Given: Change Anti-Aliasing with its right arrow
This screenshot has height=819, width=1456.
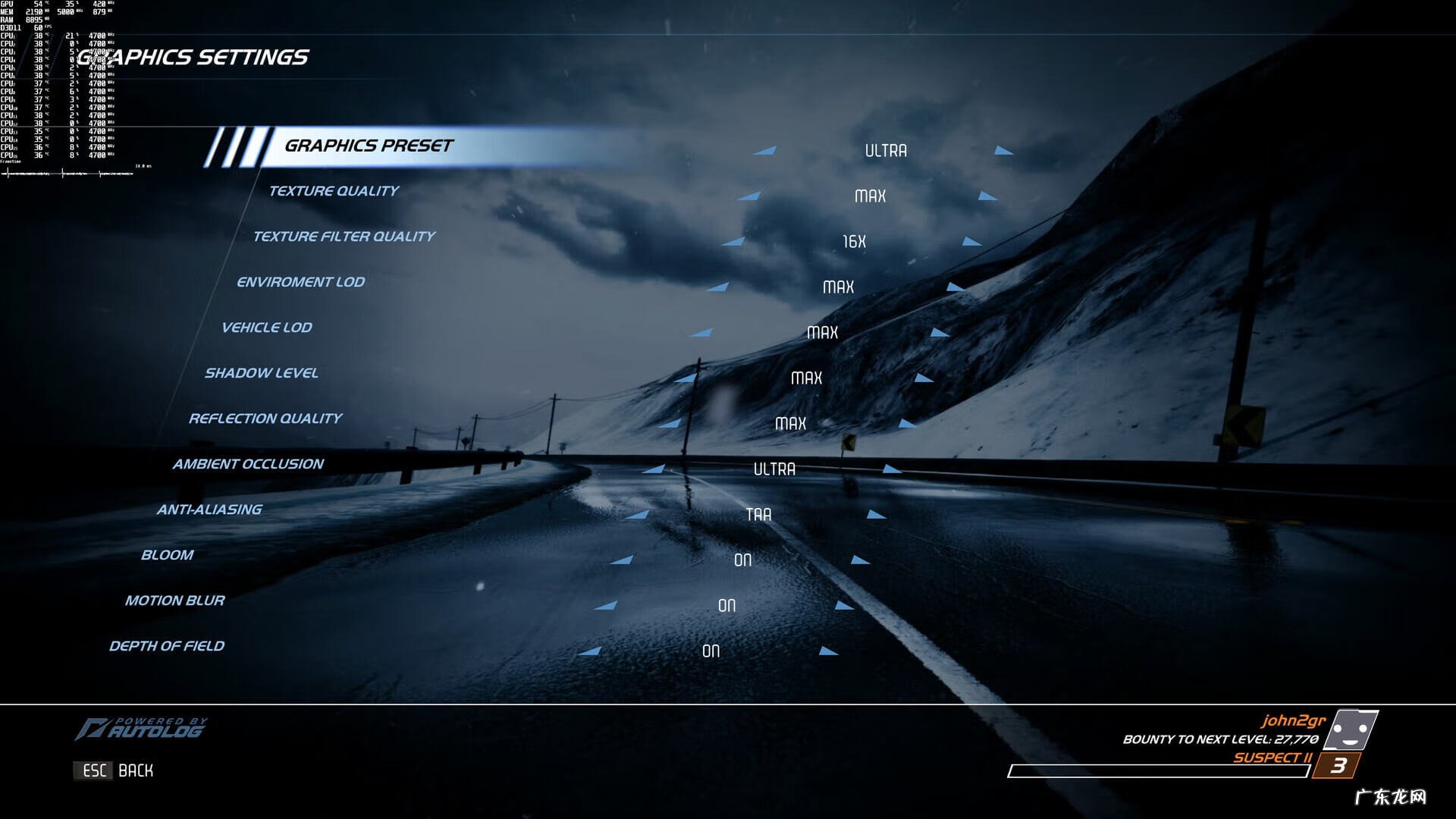Looking at the screenshot, I should [x=877, y=515].
